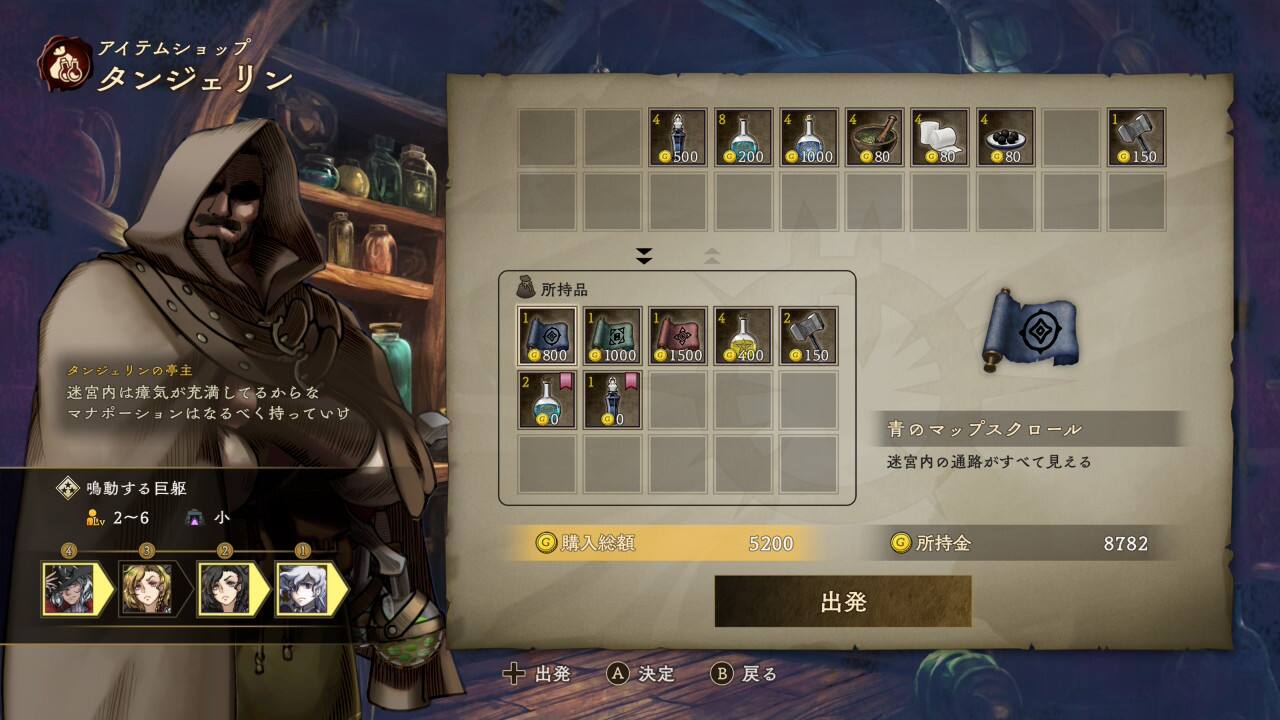
Task: Click the 出発 departure button
Action: click(x=842, y=601)
